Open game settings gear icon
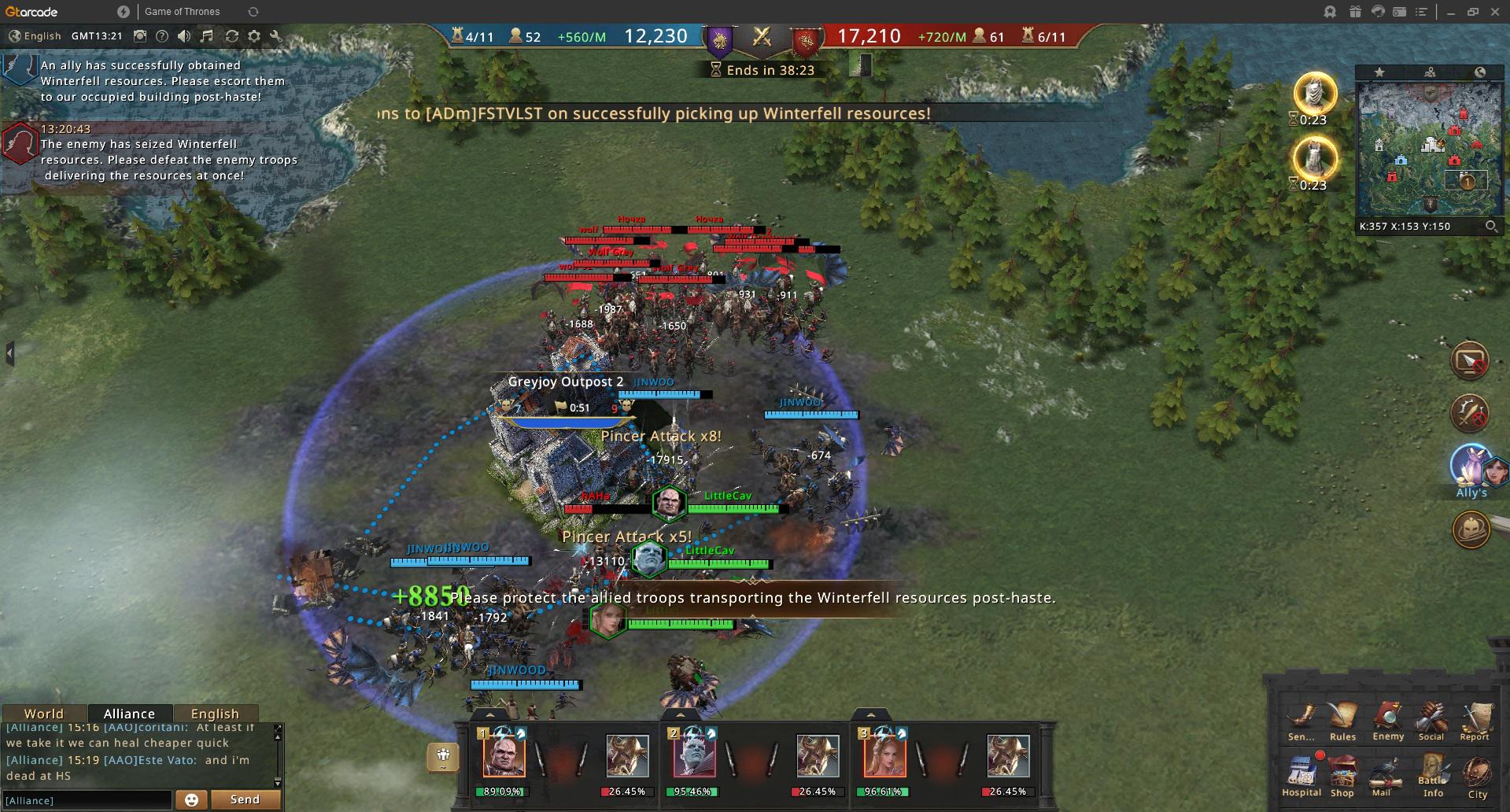Screen dimensions: 1510x812 click(254, 36)
